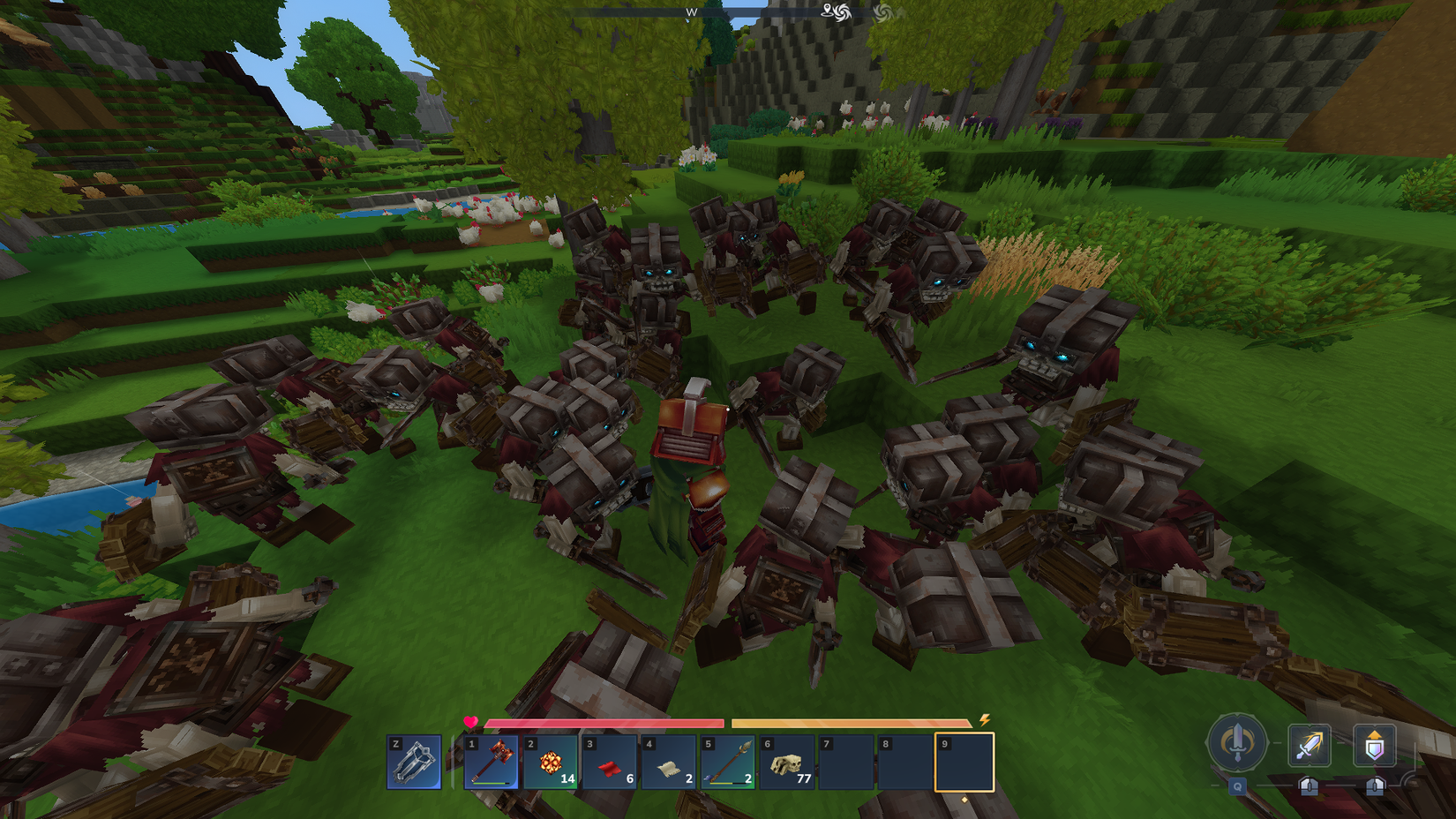
Task: Open the class emblem with the sword
Action: click(1236, 744)
